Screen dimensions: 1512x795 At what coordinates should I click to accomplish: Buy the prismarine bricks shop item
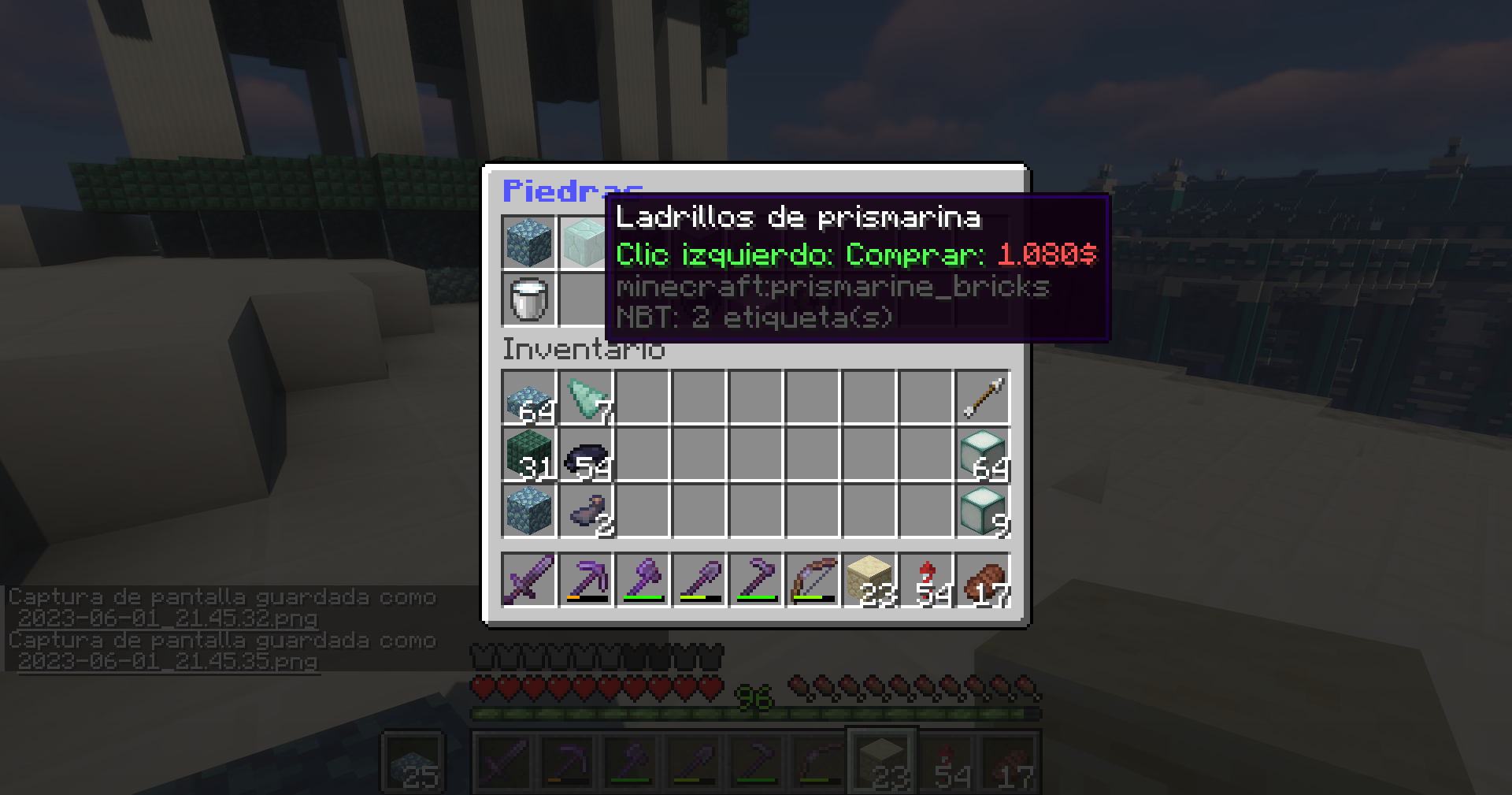(584, 243)
